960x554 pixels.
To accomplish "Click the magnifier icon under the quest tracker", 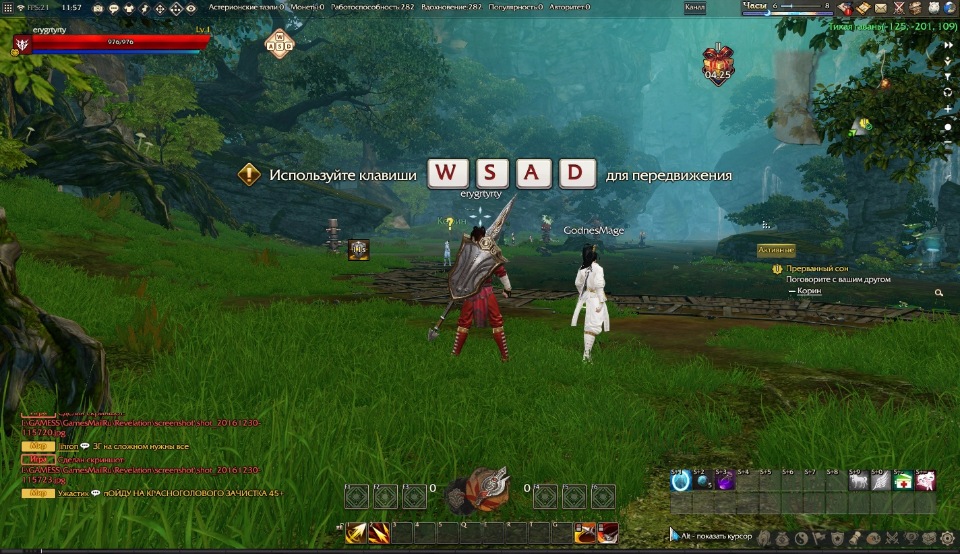I will 939,293.
